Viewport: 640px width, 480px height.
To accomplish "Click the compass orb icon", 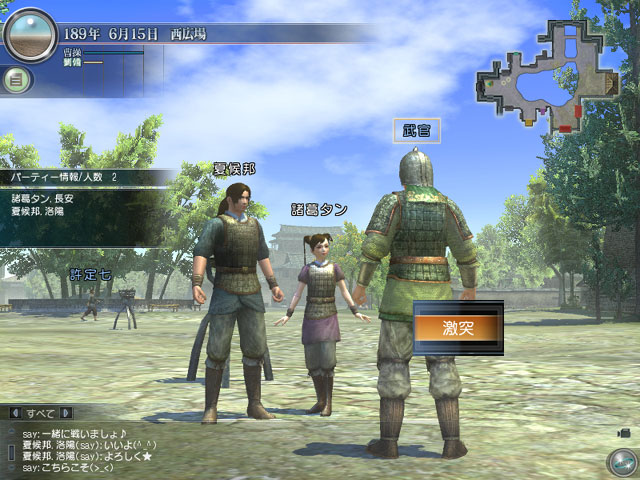I will click(x=620, y=462).
